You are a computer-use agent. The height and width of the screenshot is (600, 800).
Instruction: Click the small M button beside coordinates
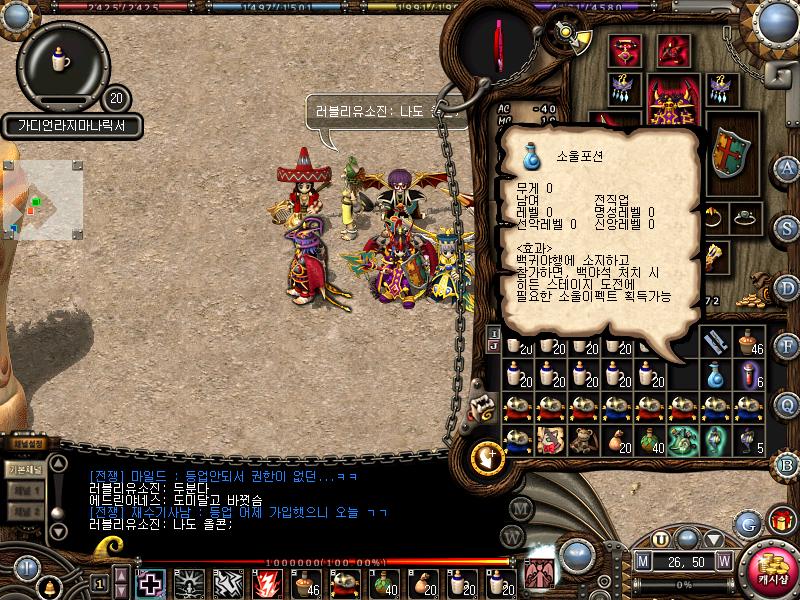(643, 561)
